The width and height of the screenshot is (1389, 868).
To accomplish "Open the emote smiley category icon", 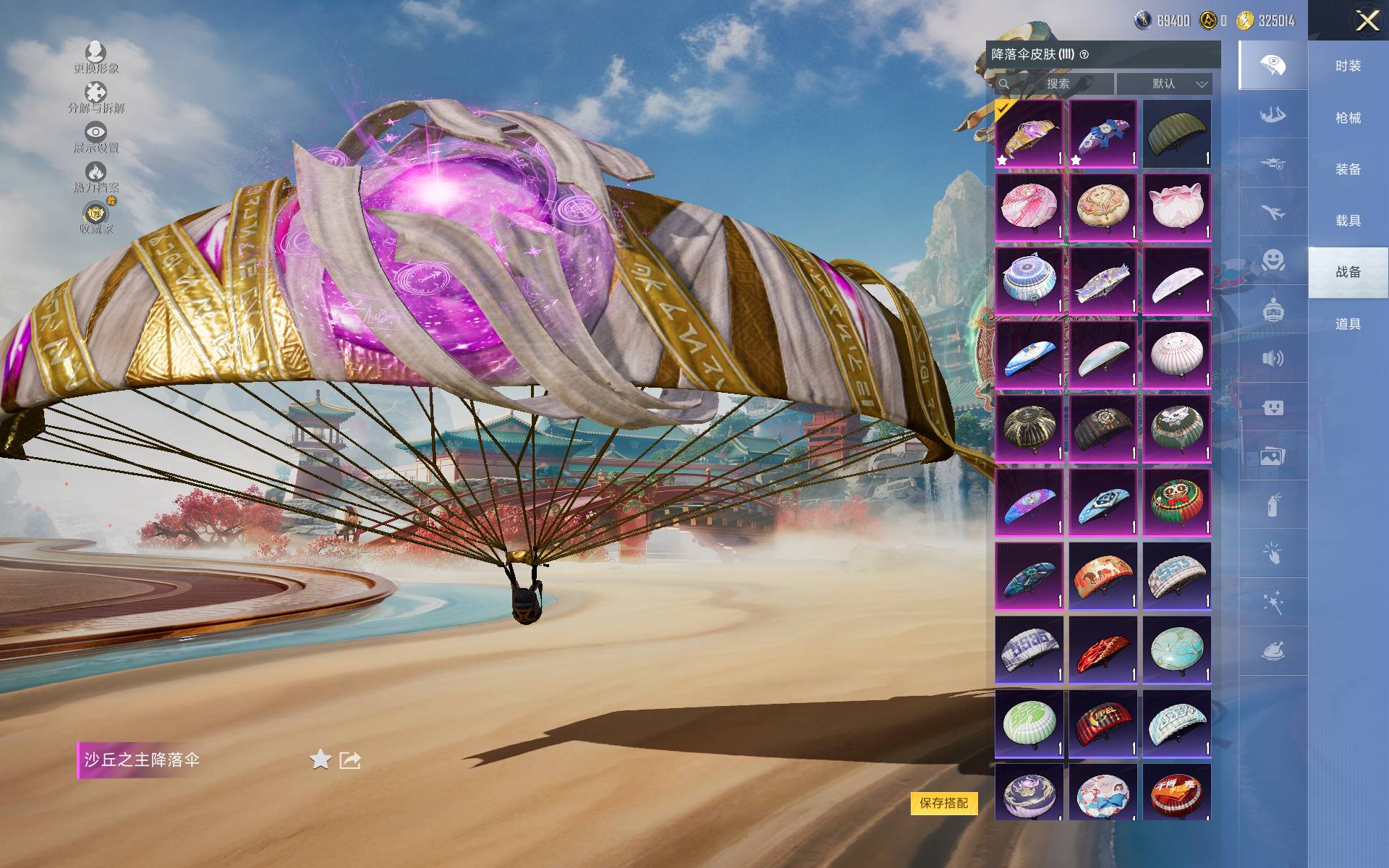I will click(x=1273, y=260).
